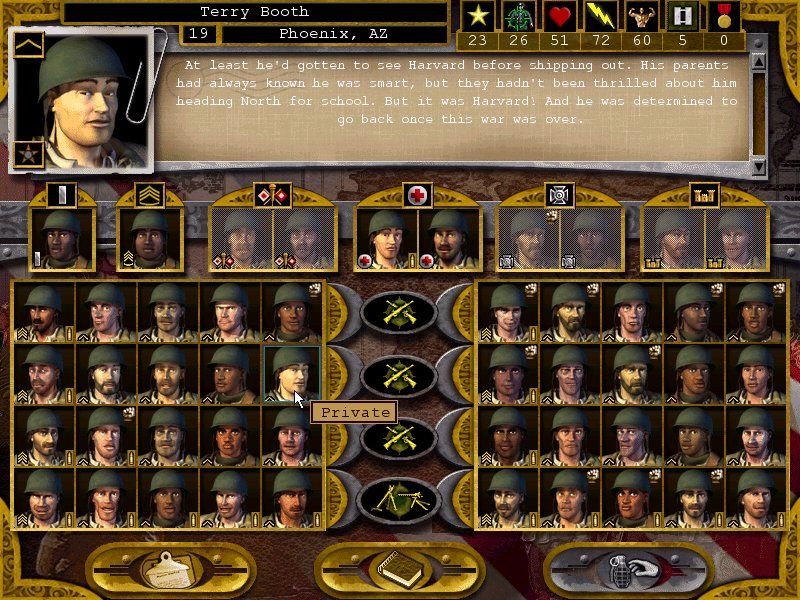Click the lightning bolt stat icon
The image size is (800, 600).
point(602,16)
